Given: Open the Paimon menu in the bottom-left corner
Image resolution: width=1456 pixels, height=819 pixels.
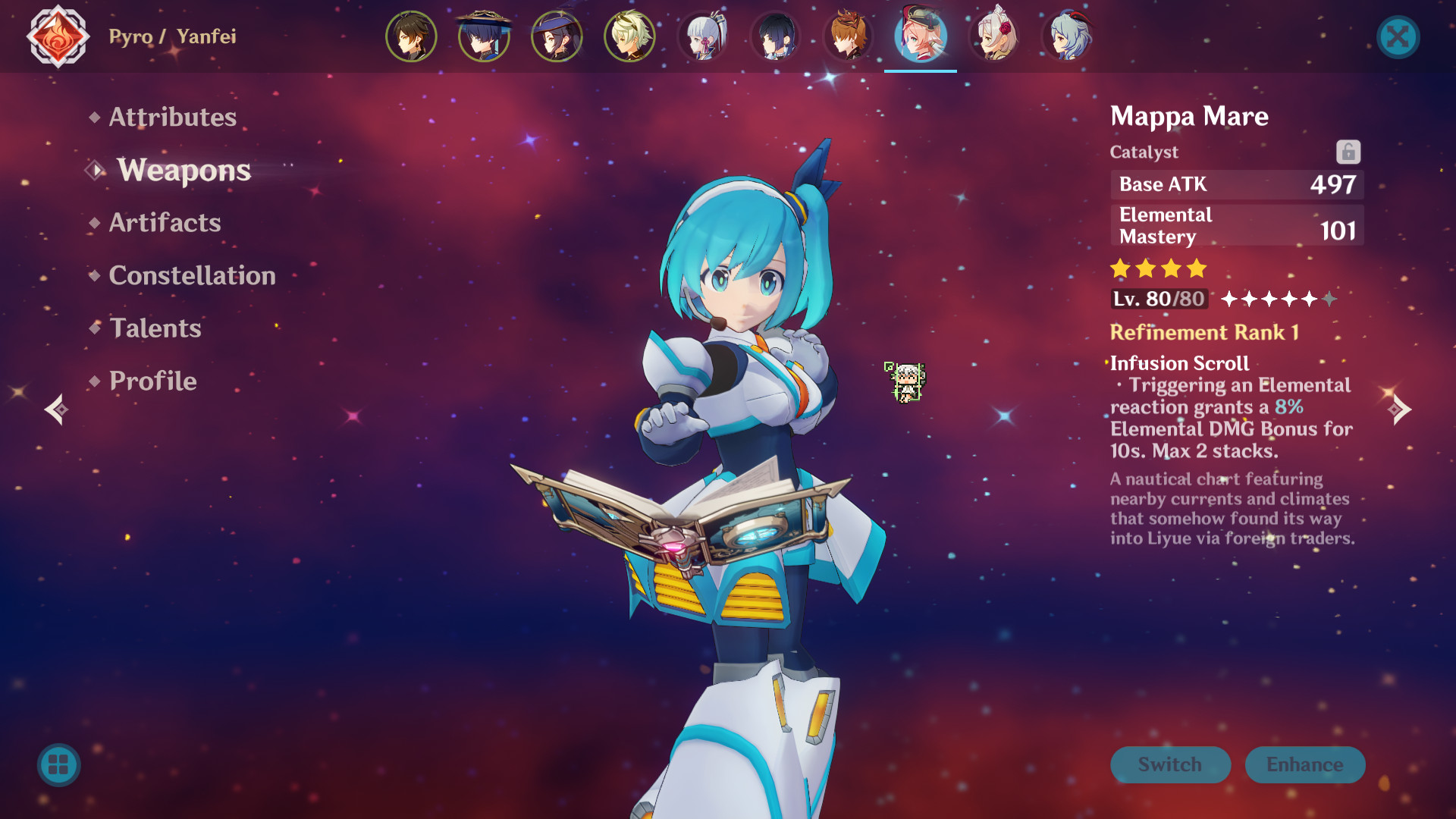Looking at the screenshot, I should click(59, 764).
